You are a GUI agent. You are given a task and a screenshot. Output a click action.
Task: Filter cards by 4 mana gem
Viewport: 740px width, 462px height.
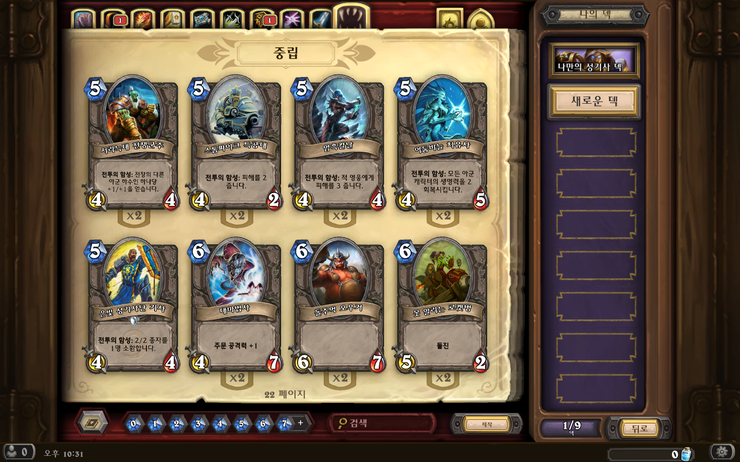(x=221, y=424)
